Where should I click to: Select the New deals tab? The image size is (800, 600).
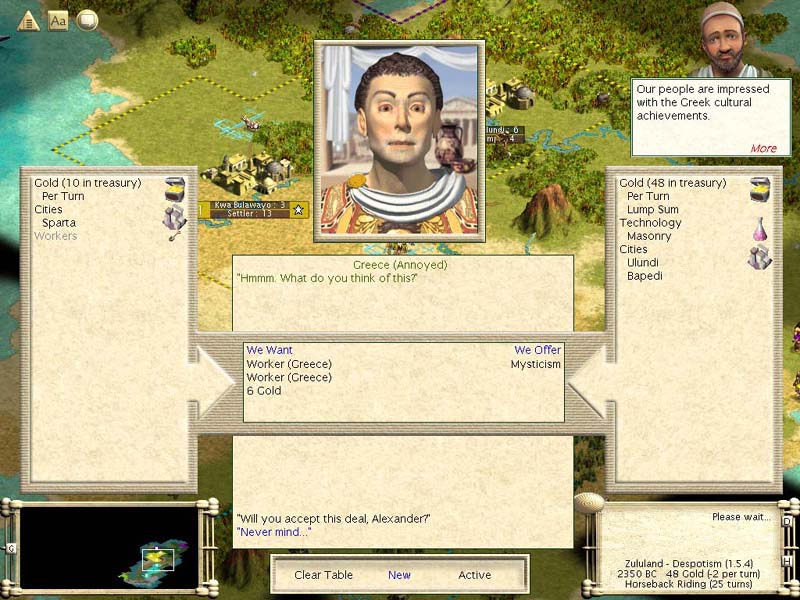coord(399,575)
